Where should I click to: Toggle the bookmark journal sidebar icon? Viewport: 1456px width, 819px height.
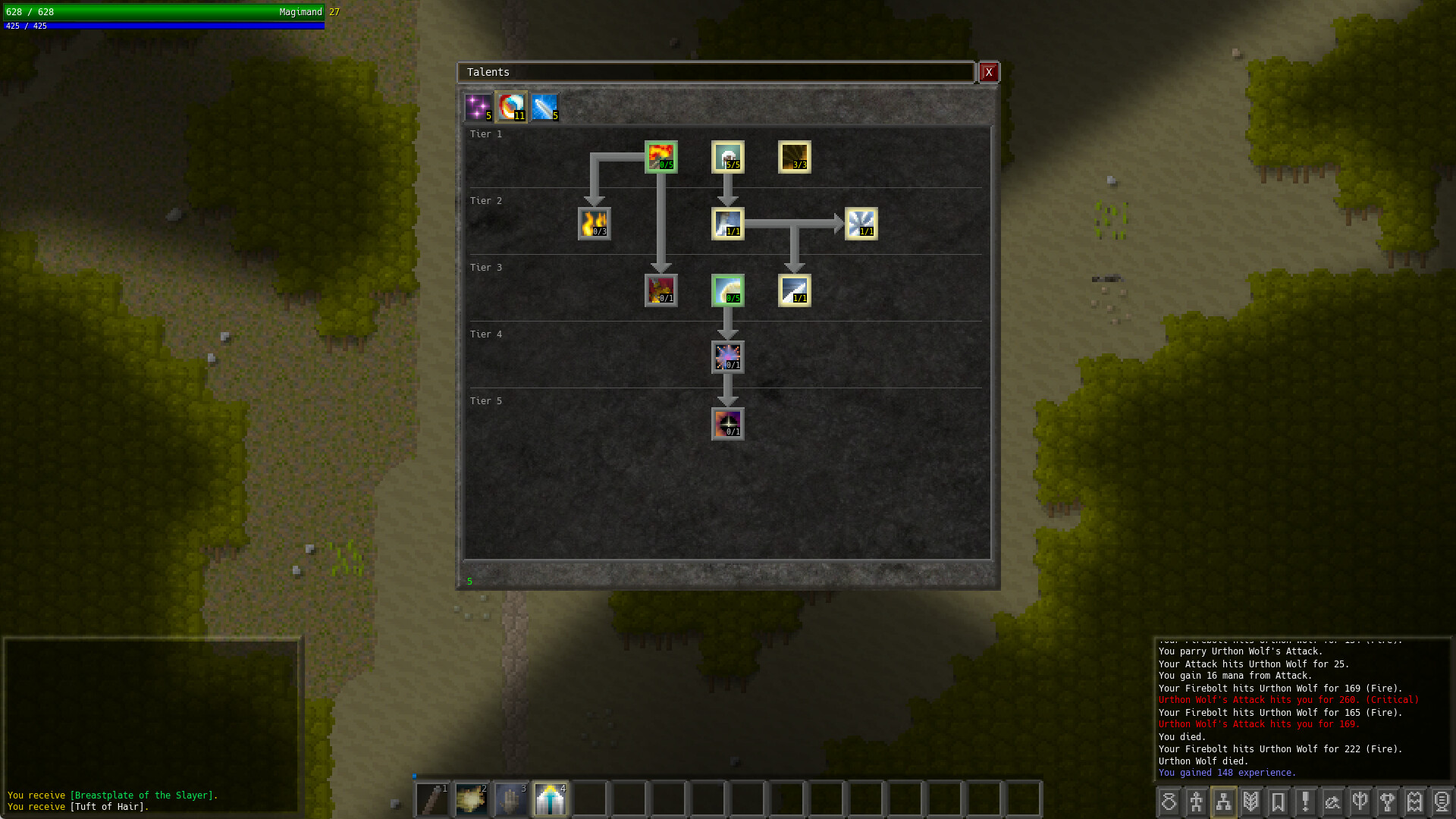pos(1279,801)
